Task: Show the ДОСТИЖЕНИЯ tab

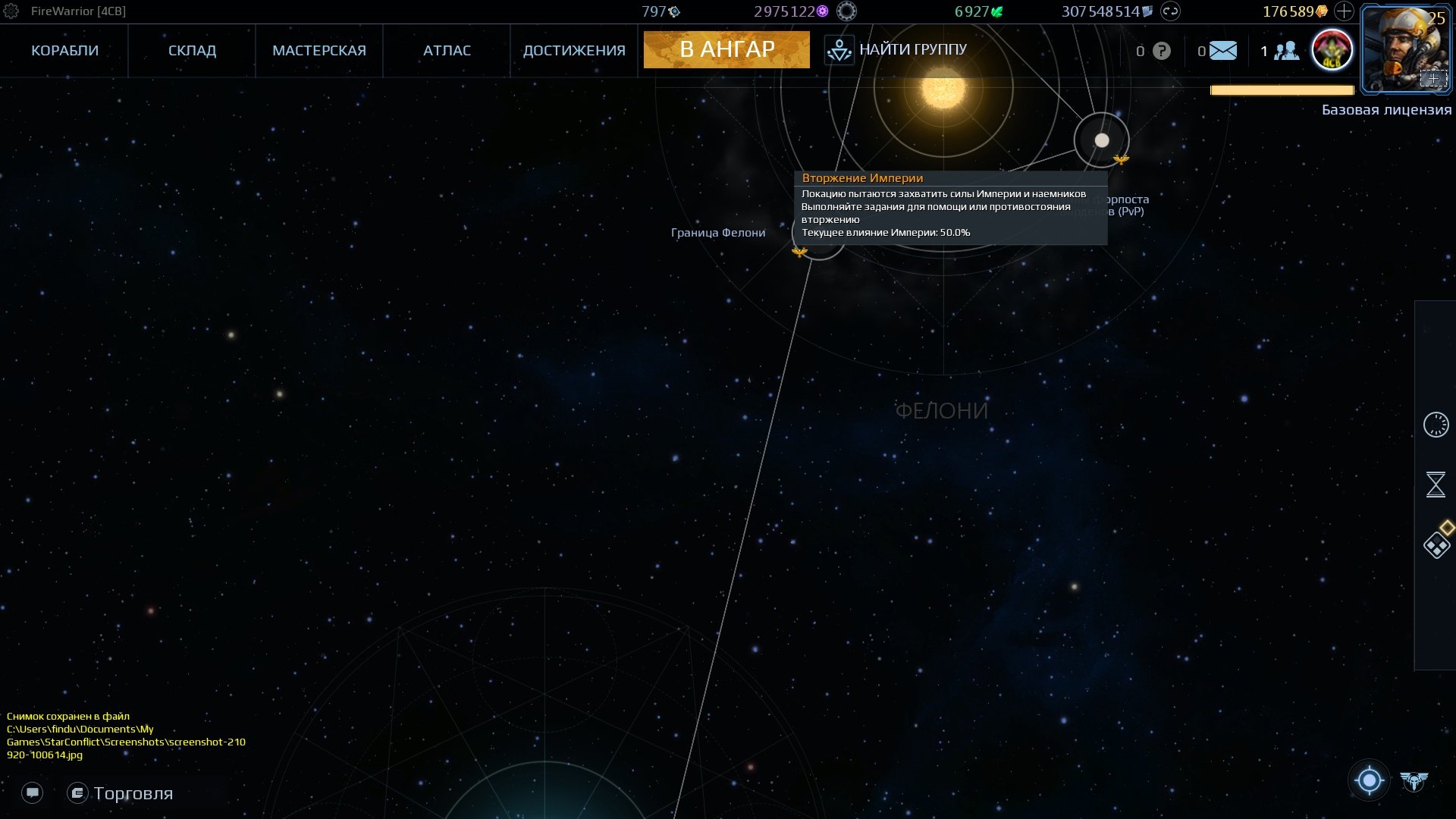Action: pyautogui.click(x=574, y=51)
